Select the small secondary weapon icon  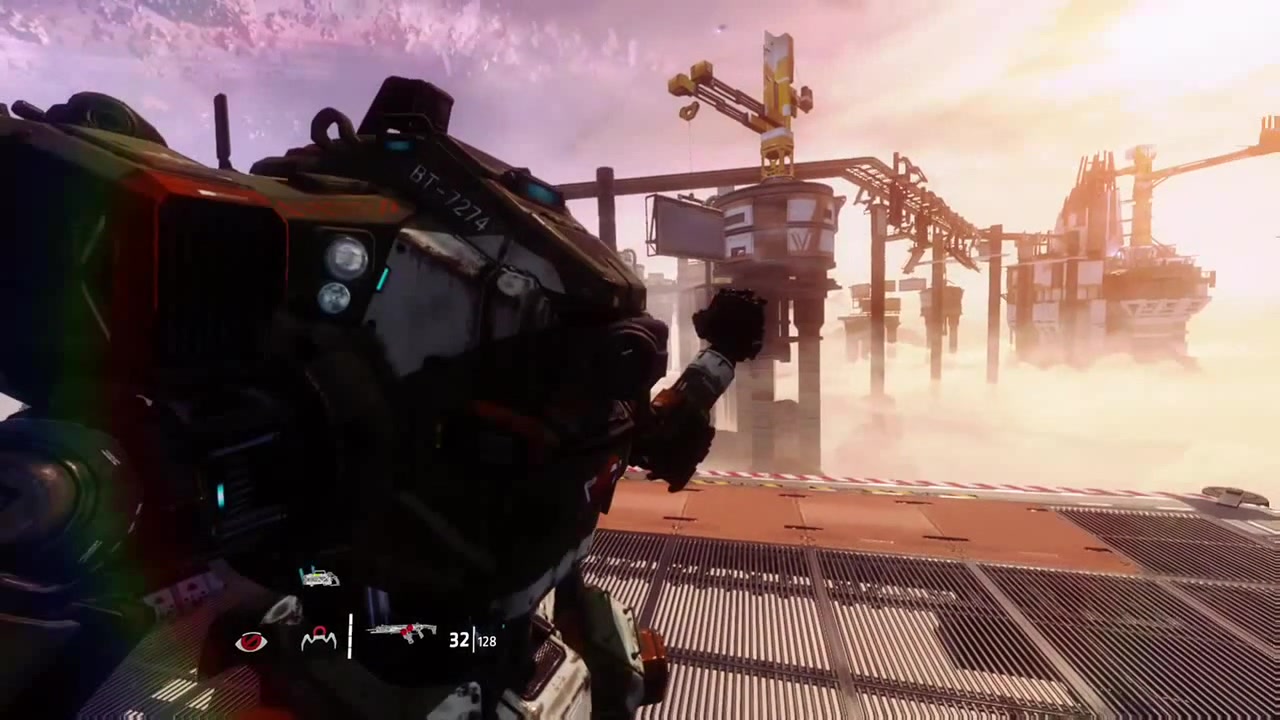click(x=319, y=578)
